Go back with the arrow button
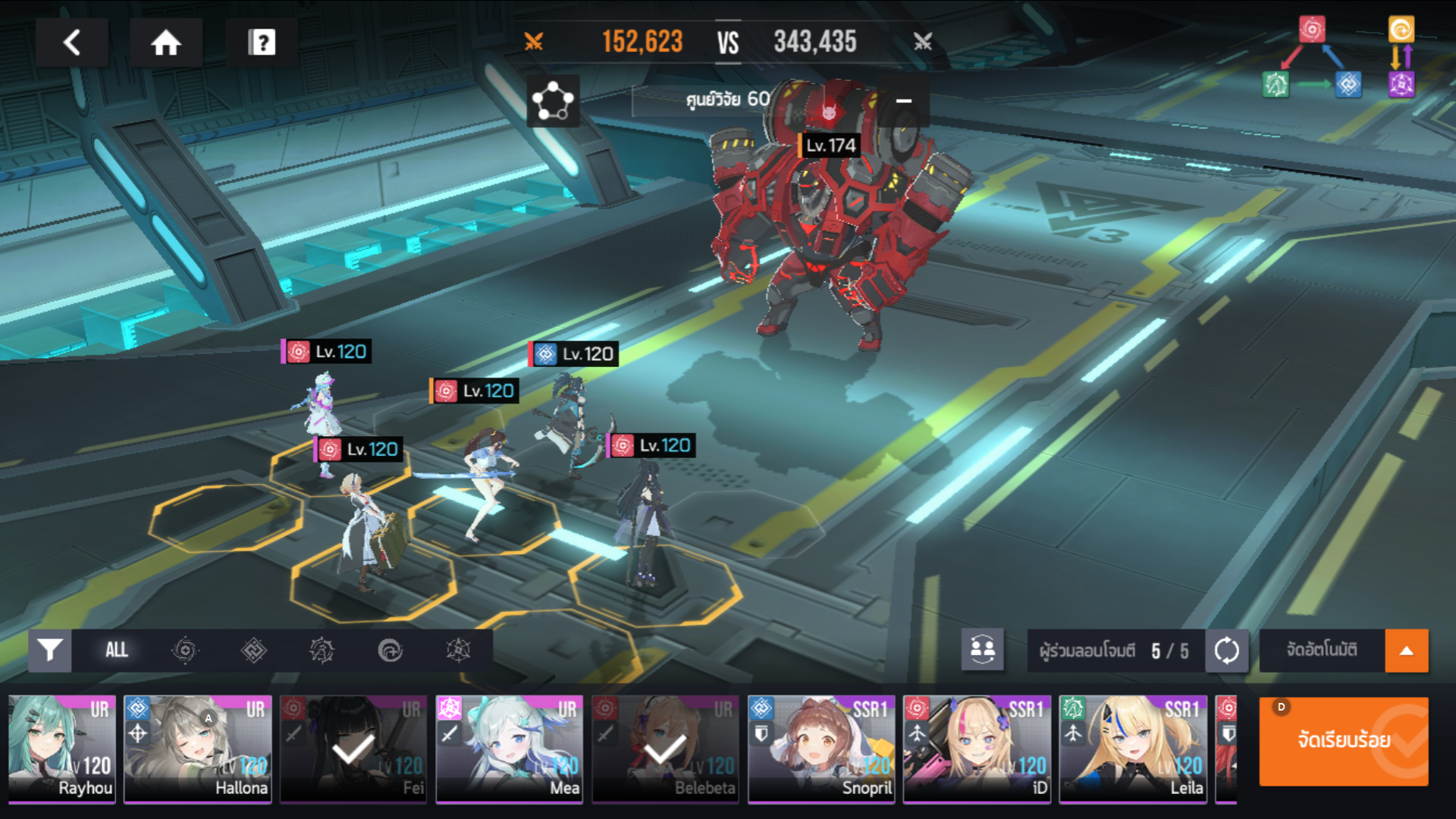 pyautogui.click(x=72, y=42)
